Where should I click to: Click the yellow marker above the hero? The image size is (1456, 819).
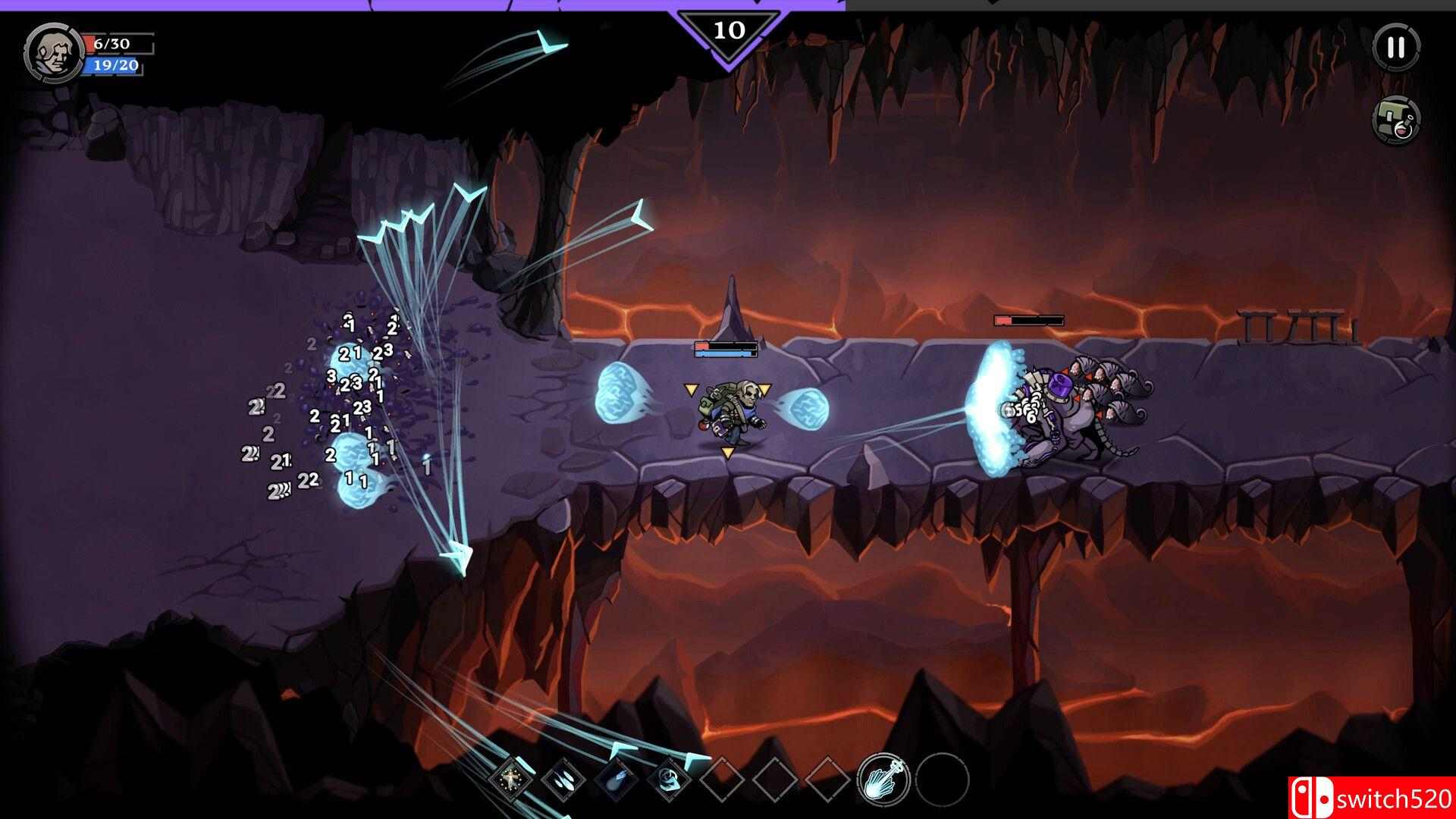click(x=691, y=389)
